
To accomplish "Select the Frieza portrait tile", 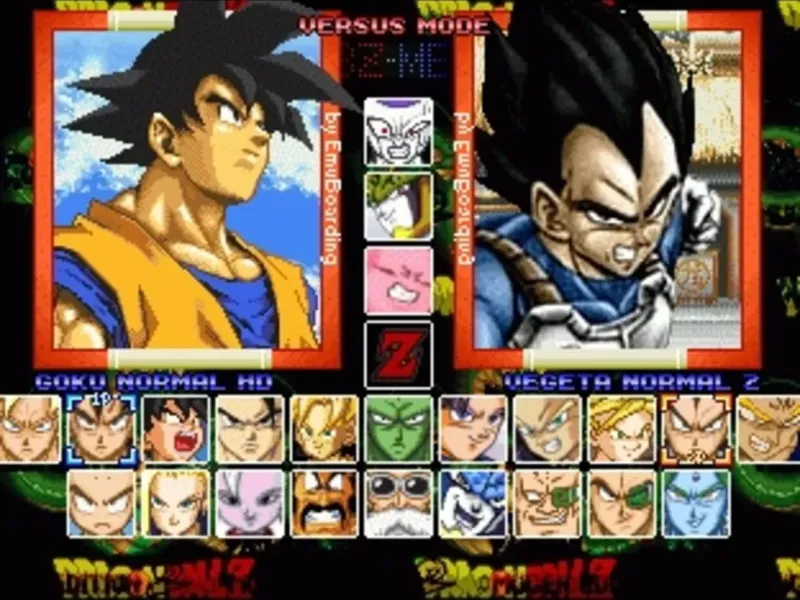I will [x=398, y=131].
